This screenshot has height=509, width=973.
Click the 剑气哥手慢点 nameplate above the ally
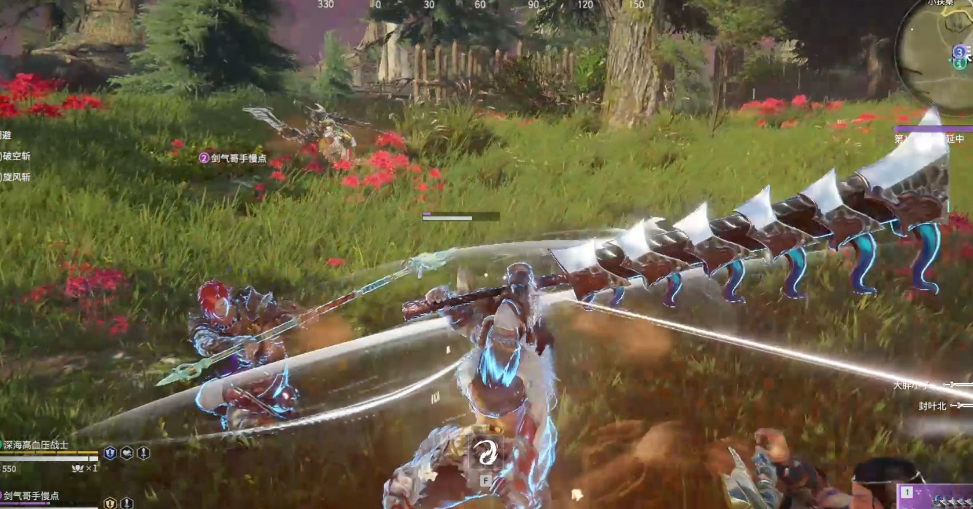[x=233, y=158]
